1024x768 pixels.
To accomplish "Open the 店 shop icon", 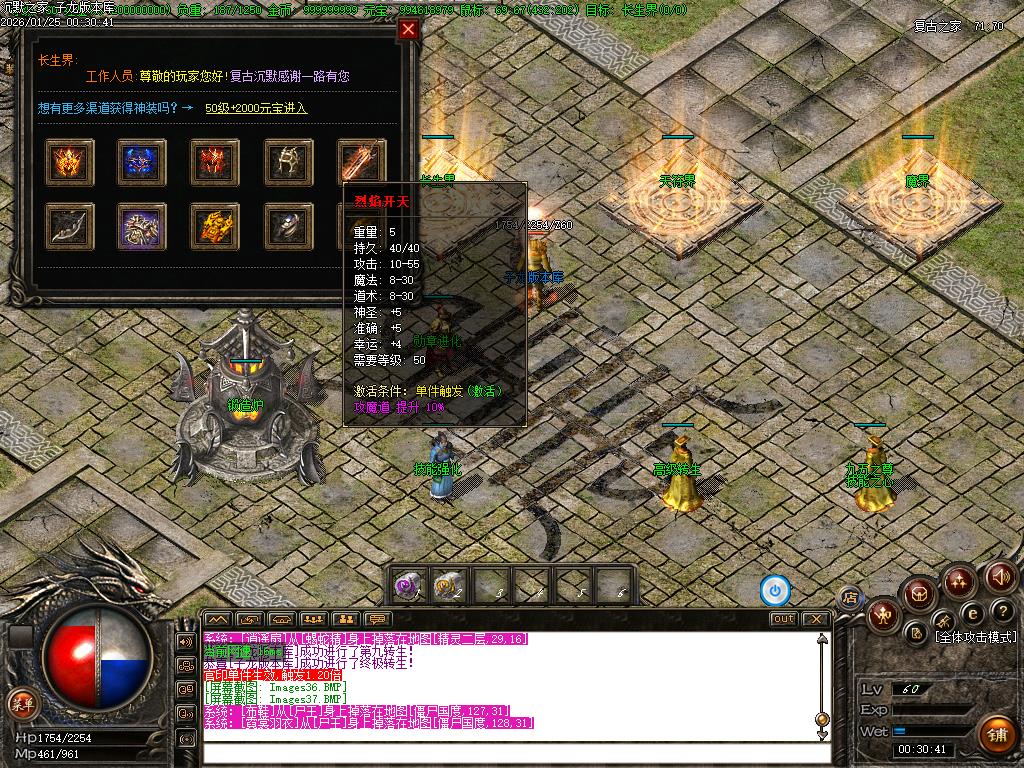I will [850, 598].
